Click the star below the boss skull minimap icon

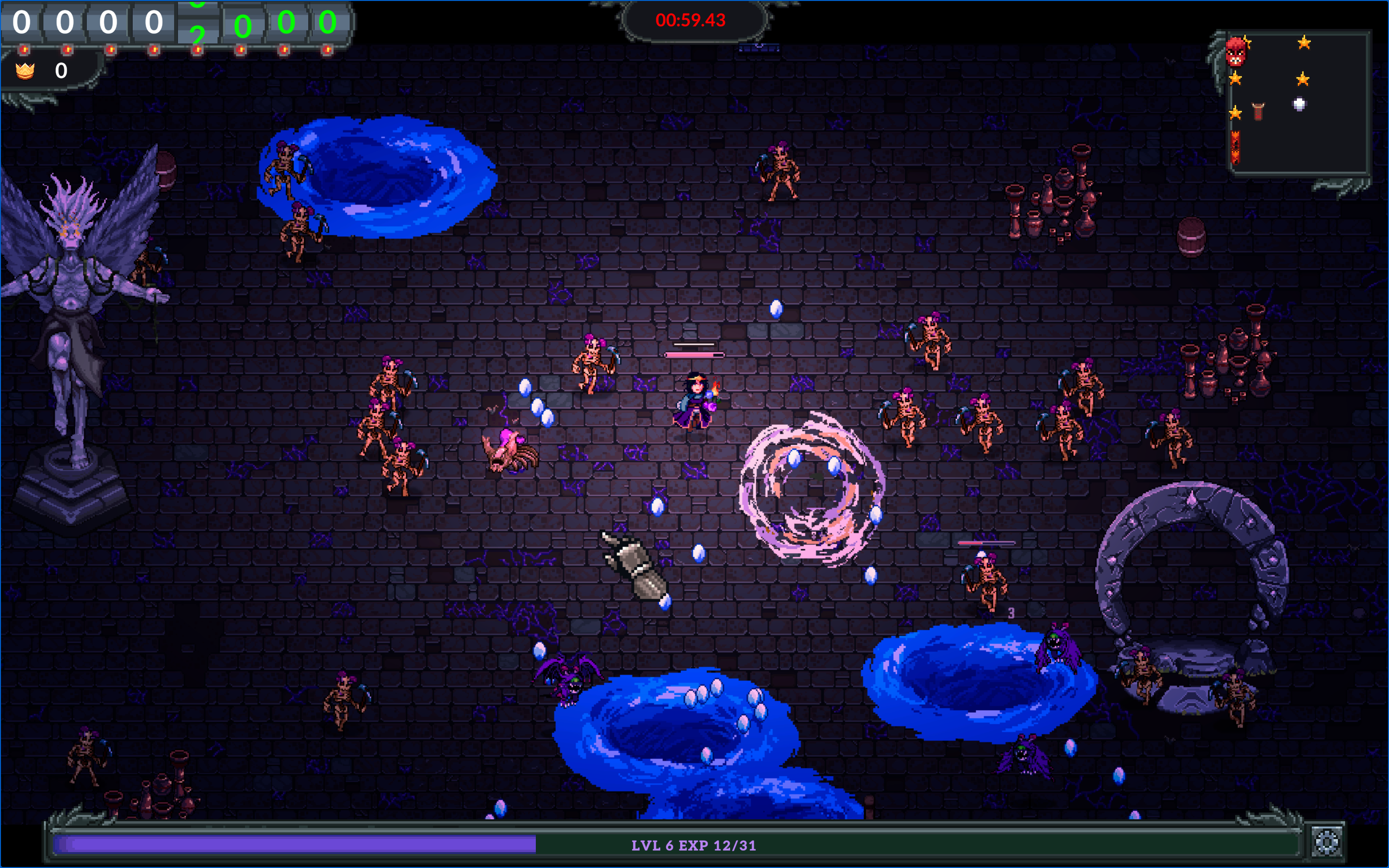coord(1235,79)
